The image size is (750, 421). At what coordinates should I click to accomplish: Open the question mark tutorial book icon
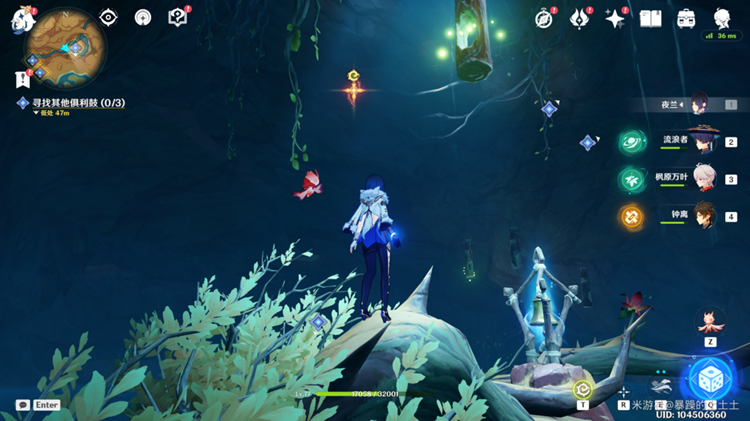click(177, 17)
